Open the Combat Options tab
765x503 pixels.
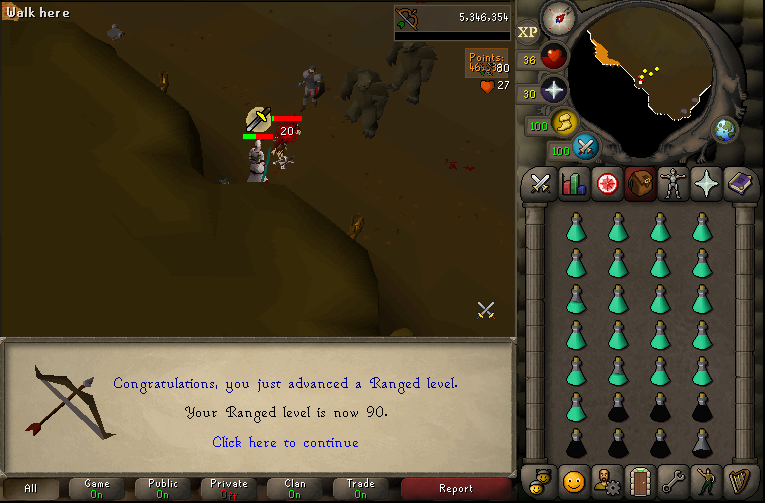tap(540, 183)
